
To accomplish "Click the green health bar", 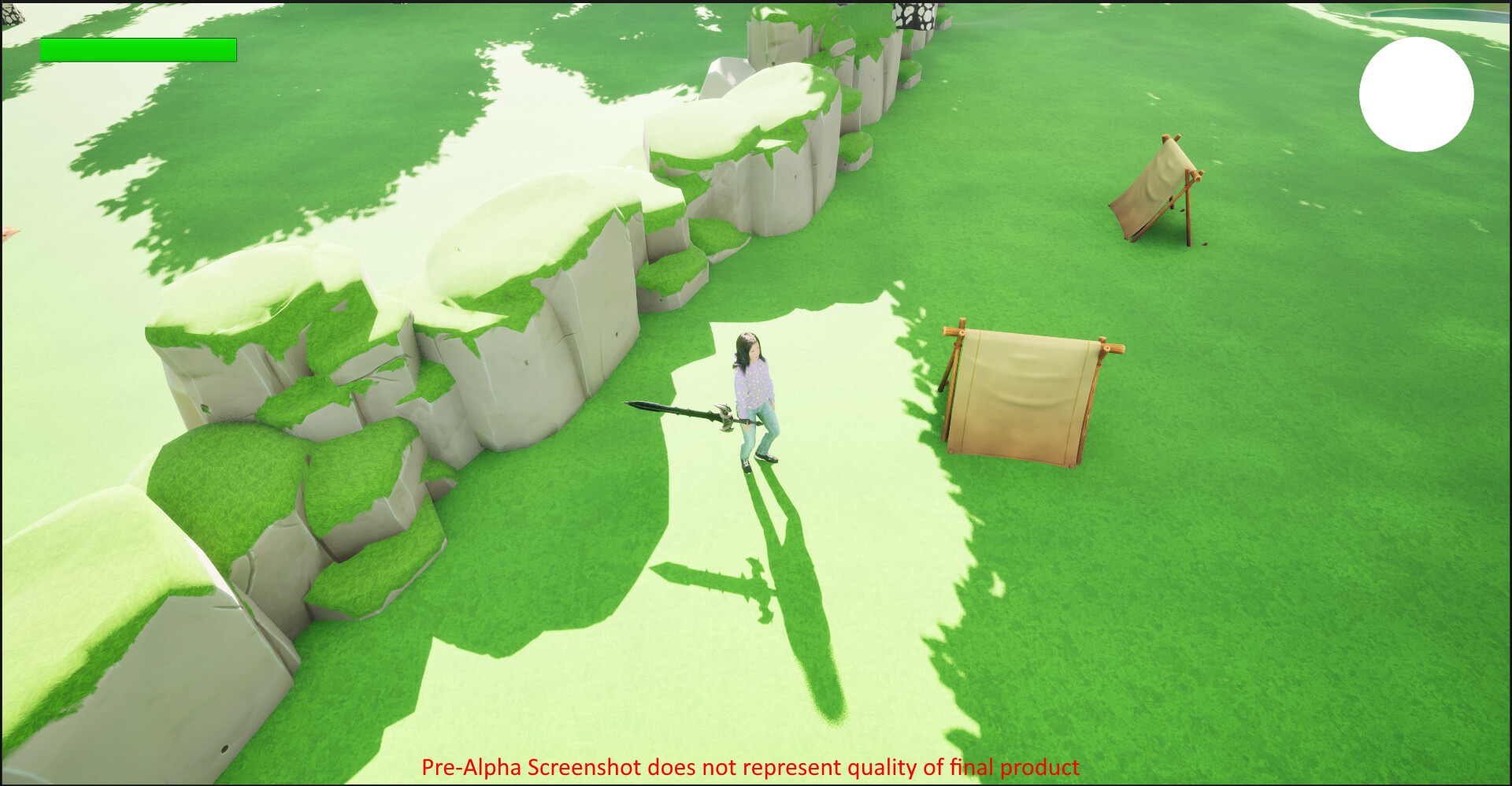I will [x=138, y=49].
